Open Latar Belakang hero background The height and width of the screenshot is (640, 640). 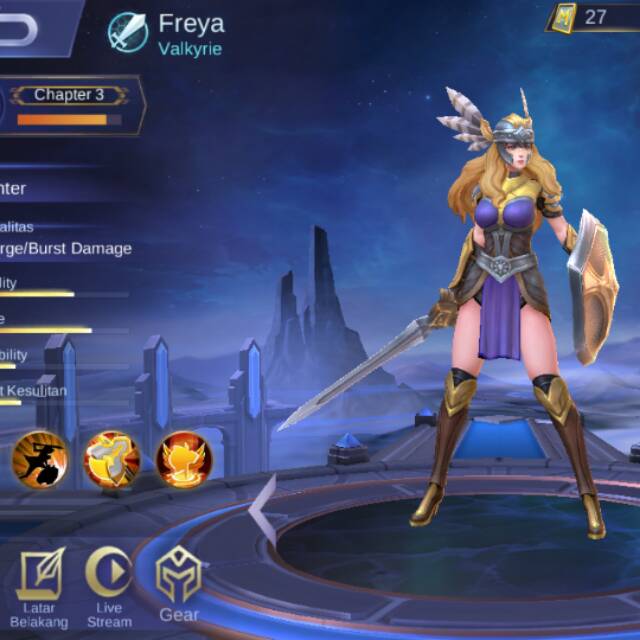(40, 587)
